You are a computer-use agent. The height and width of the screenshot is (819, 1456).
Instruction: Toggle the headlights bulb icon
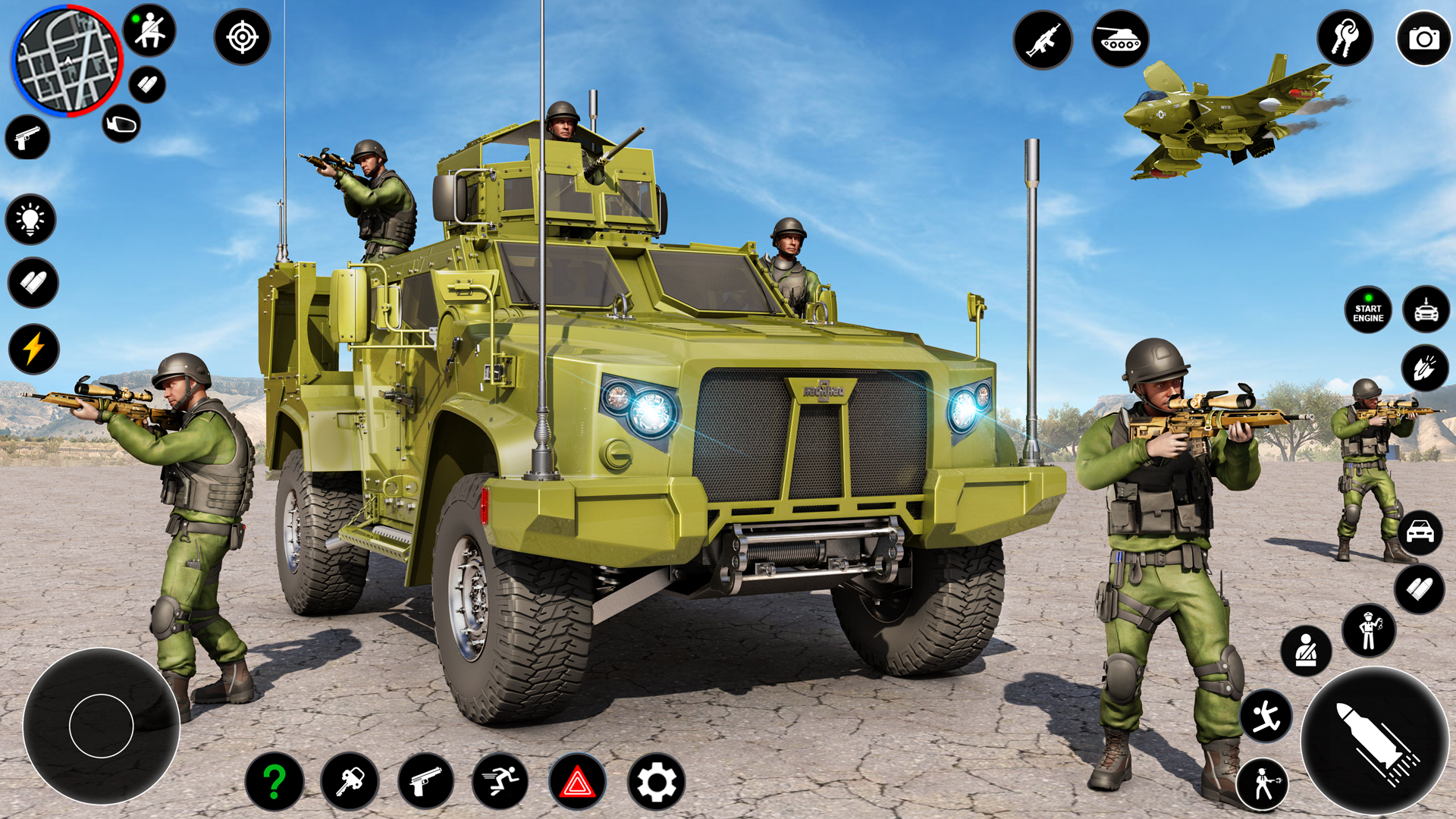tap(30, 220)
